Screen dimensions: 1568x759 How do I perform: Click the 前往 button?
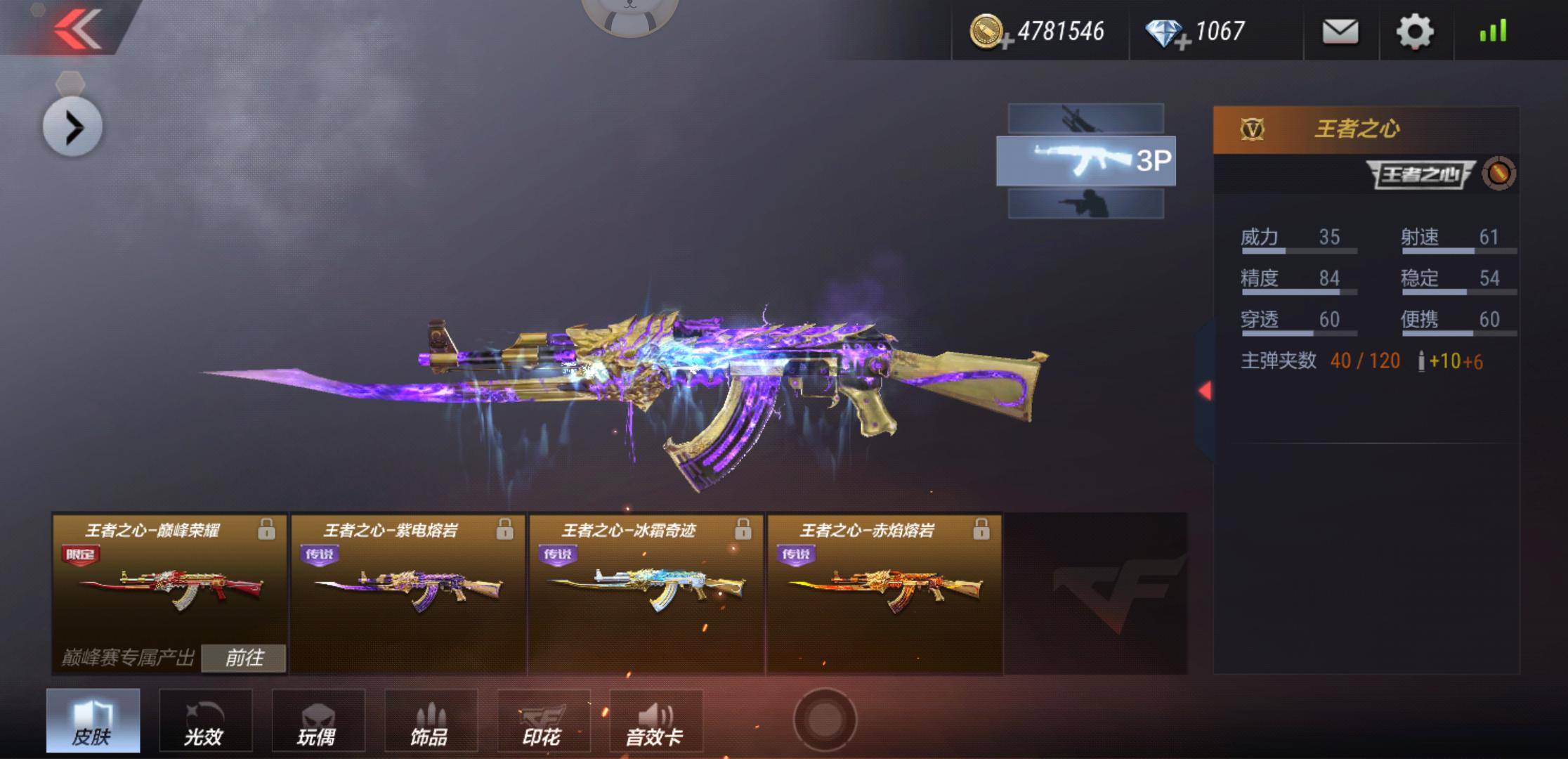[244, 658]
